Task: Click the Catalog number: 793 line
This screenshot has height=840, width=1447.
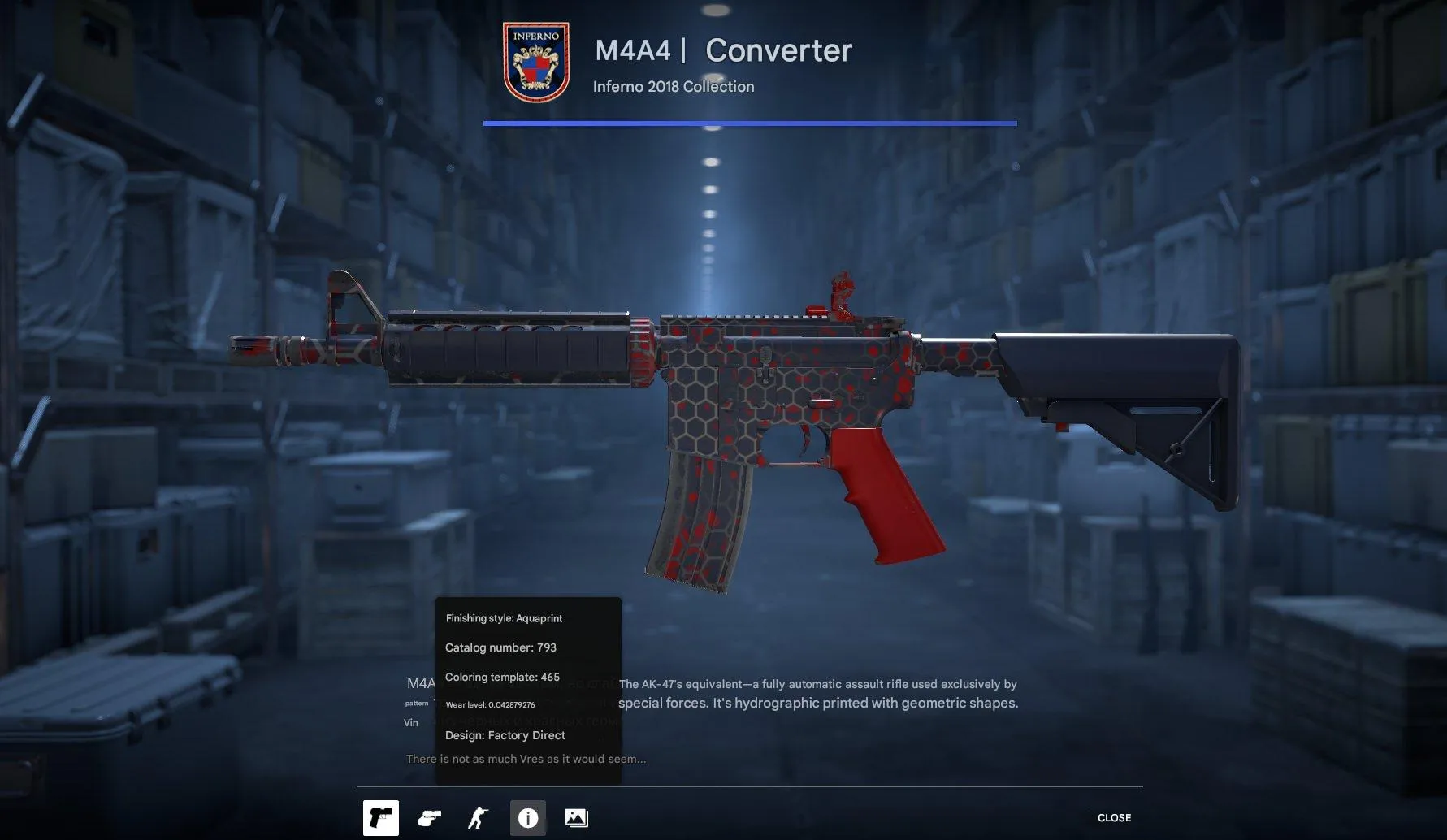Action: (502, 647)
